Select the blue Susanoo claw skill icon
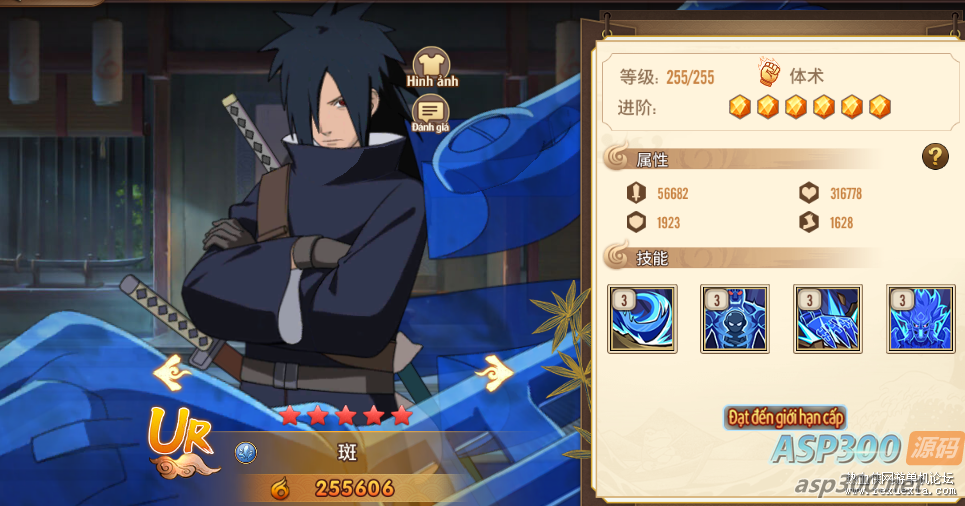The height and width of the screenshot is (506, 965). (x=827, y=319)
